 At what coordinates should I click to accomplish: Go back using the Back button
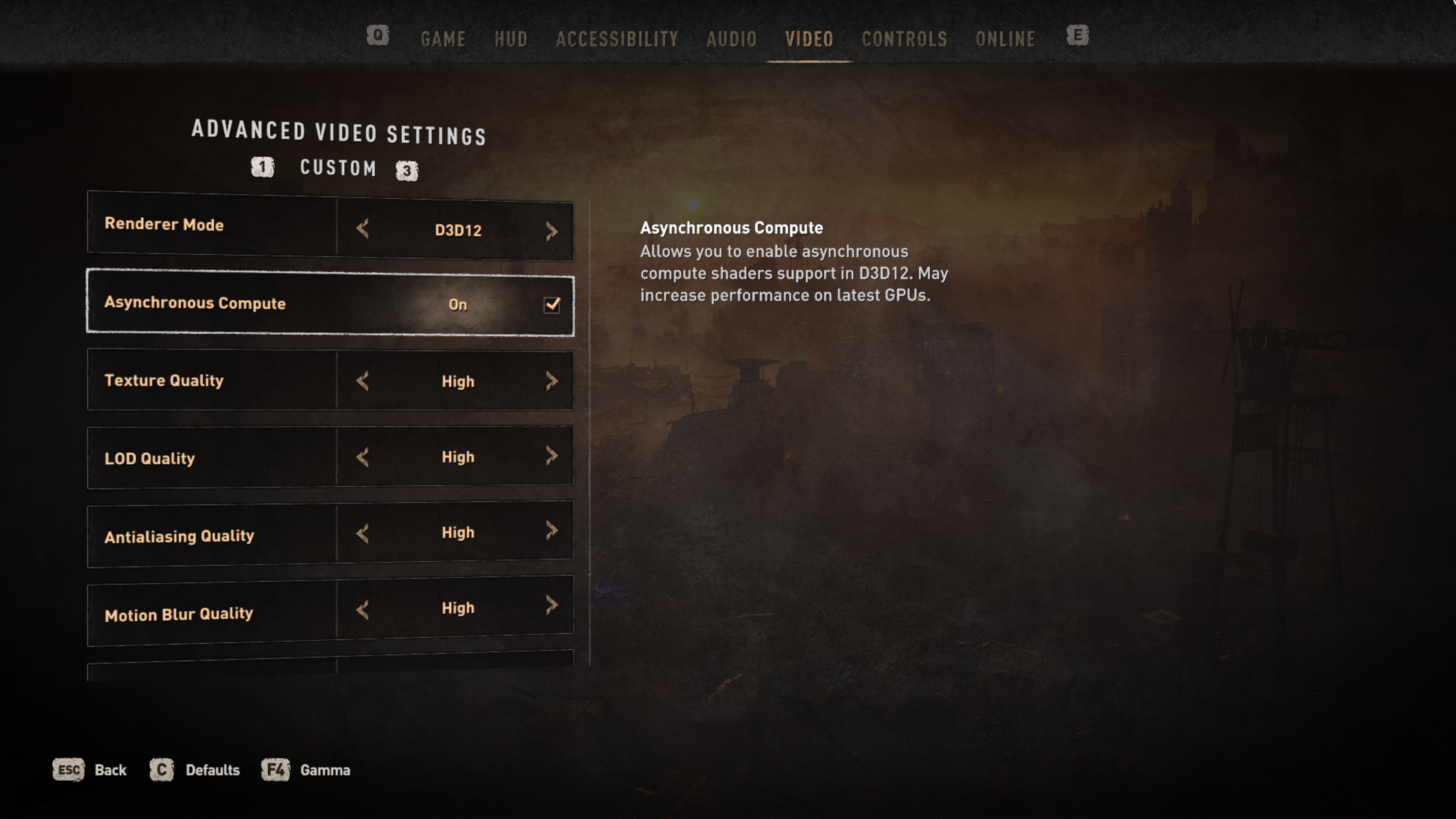coord(91,770)
